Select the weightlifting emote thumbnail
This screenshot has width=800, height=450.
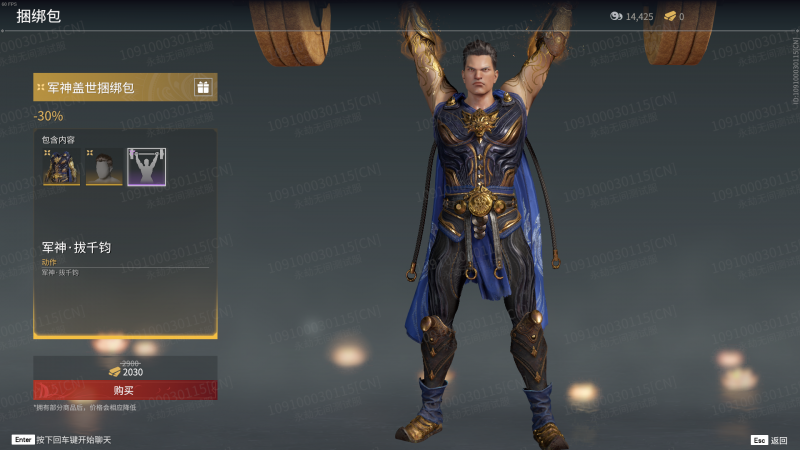147,167
